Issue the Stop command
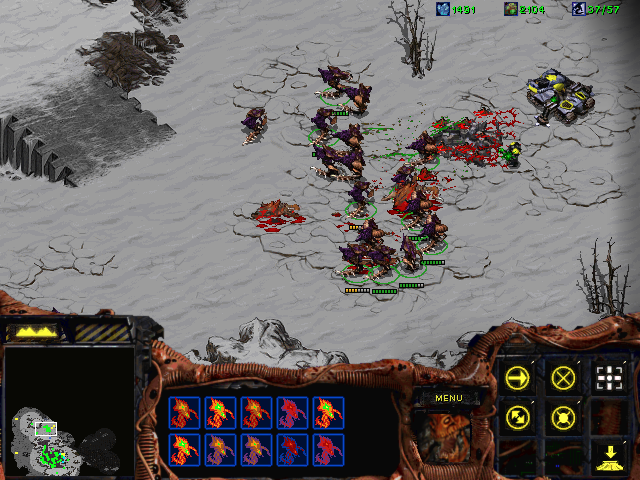Viewport: 640px width, 480px height. (563, 377)
